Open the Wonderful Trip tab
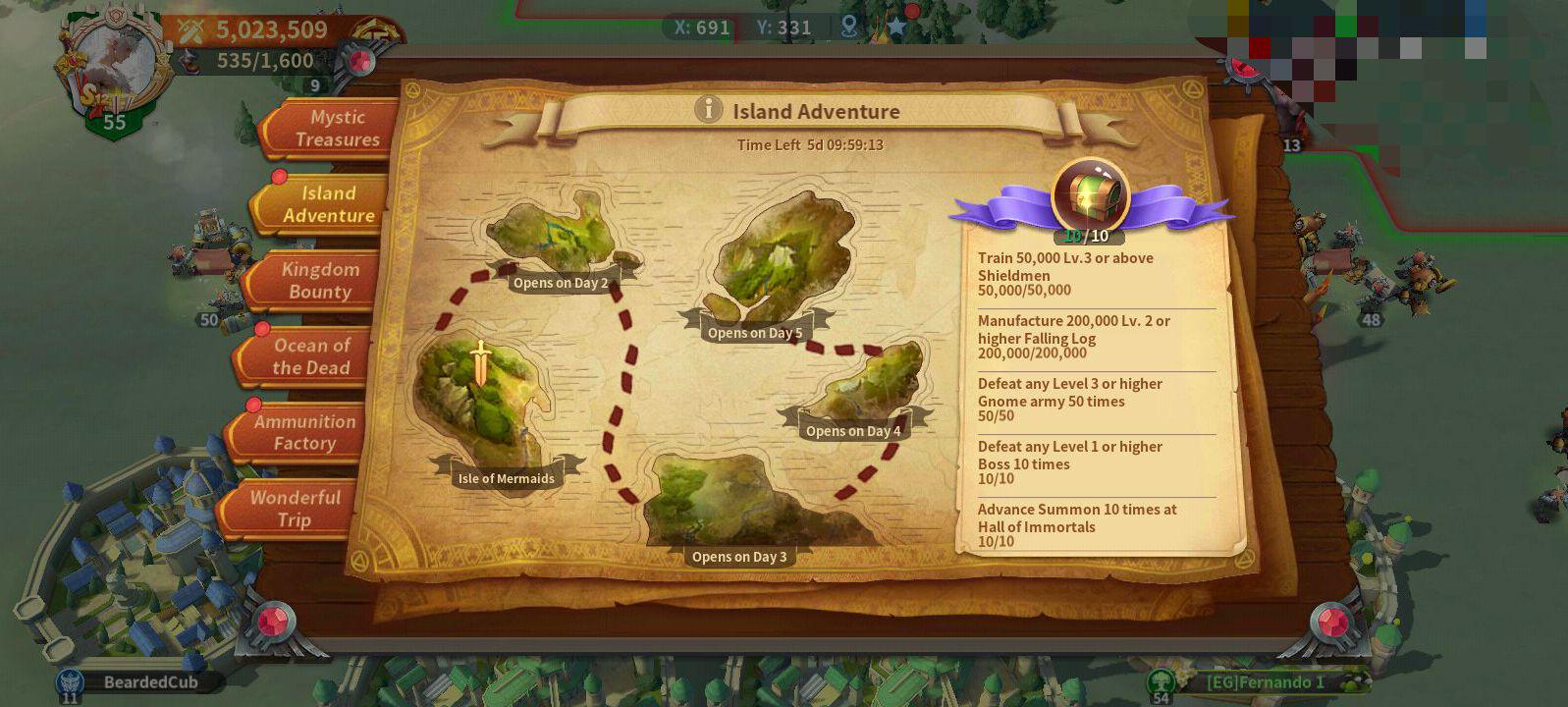Image resolution: width=1568 pixels, height=707 pixels. [x=293, y=509]
